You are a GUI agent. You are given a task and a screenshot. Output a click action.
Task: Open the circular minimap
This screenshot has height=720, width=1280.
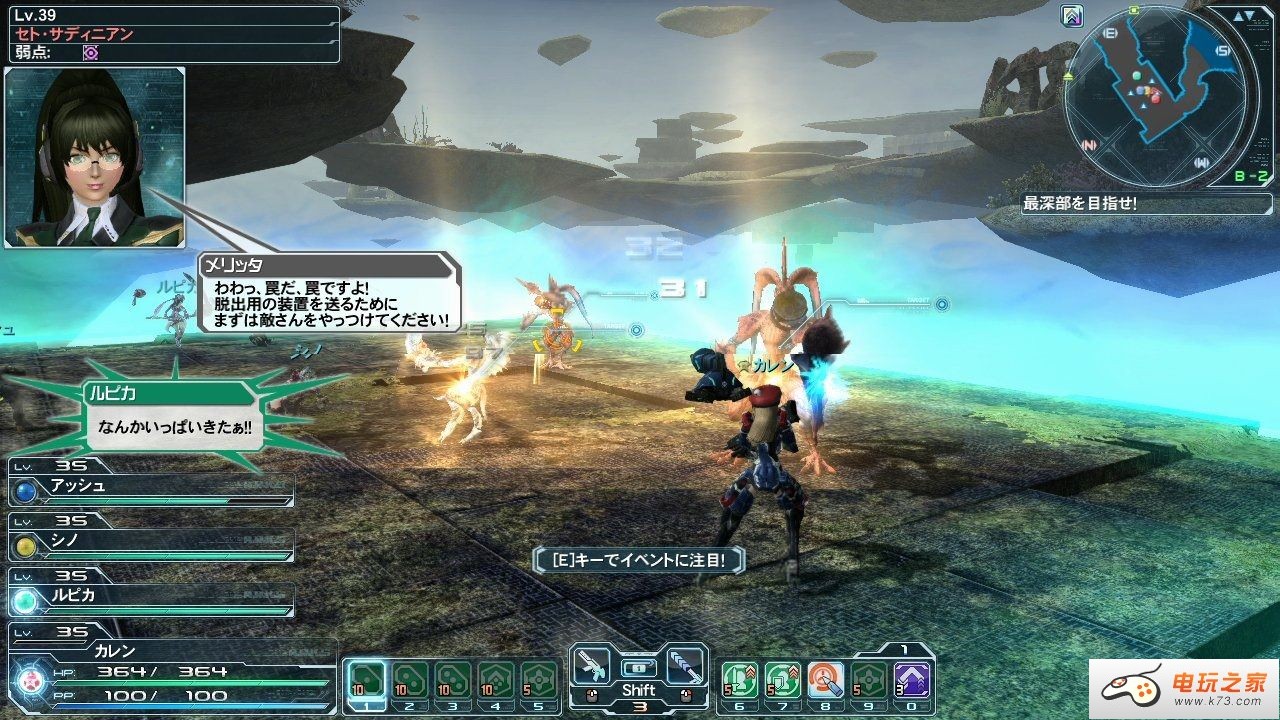(x=1159, y=96)
